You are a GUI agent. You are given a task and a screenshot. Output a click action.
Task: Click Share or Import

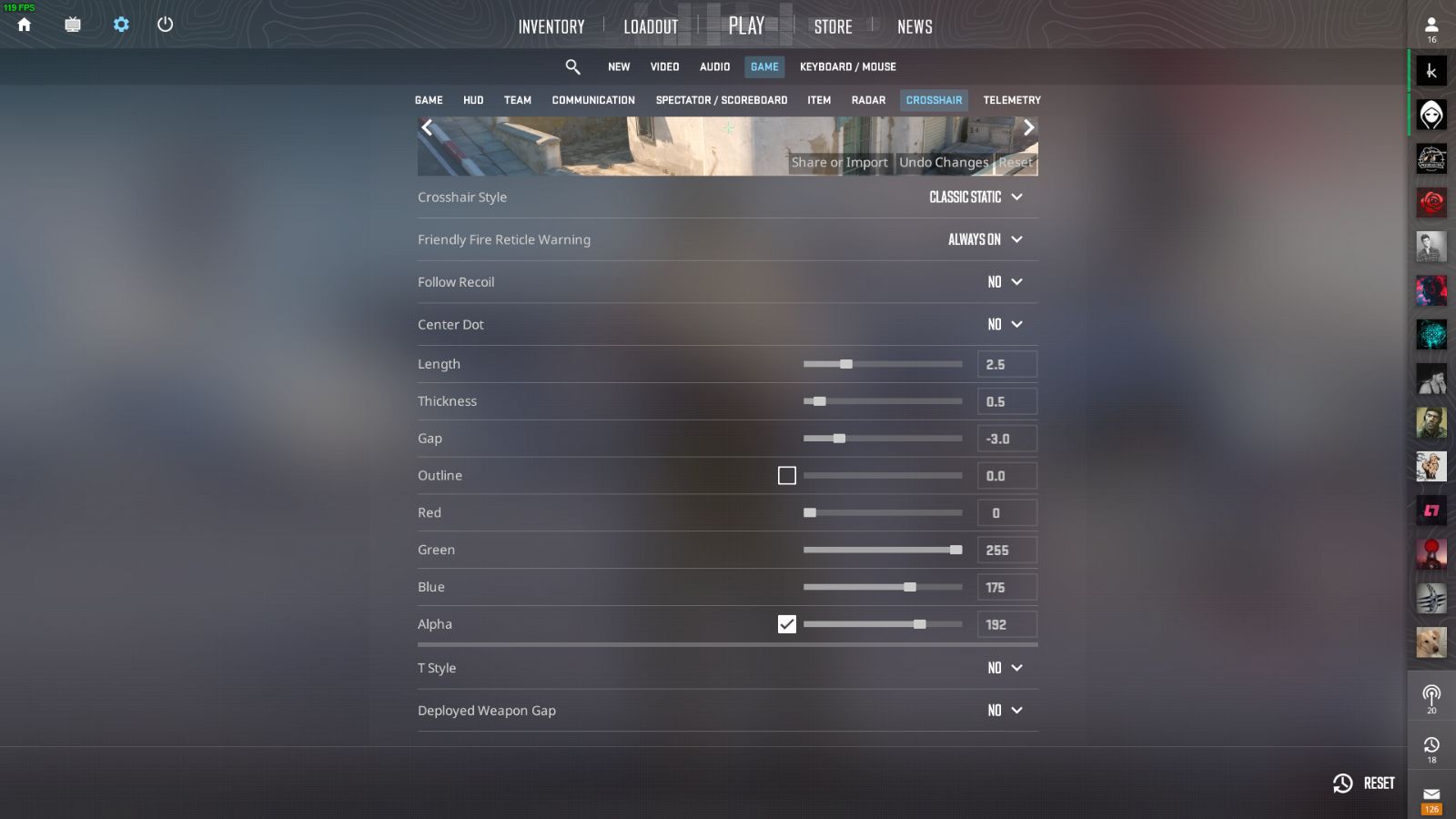(x=839, y=162)
